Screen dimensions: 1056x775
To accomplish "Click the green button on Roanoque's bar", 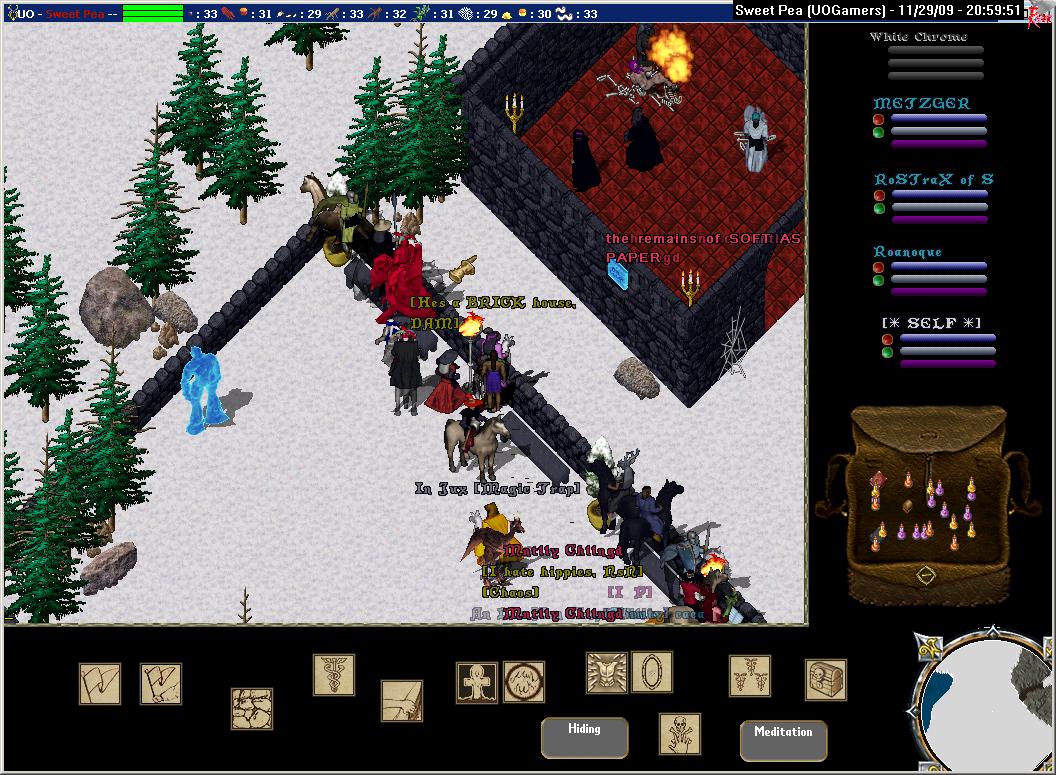I will click(878, 281).
